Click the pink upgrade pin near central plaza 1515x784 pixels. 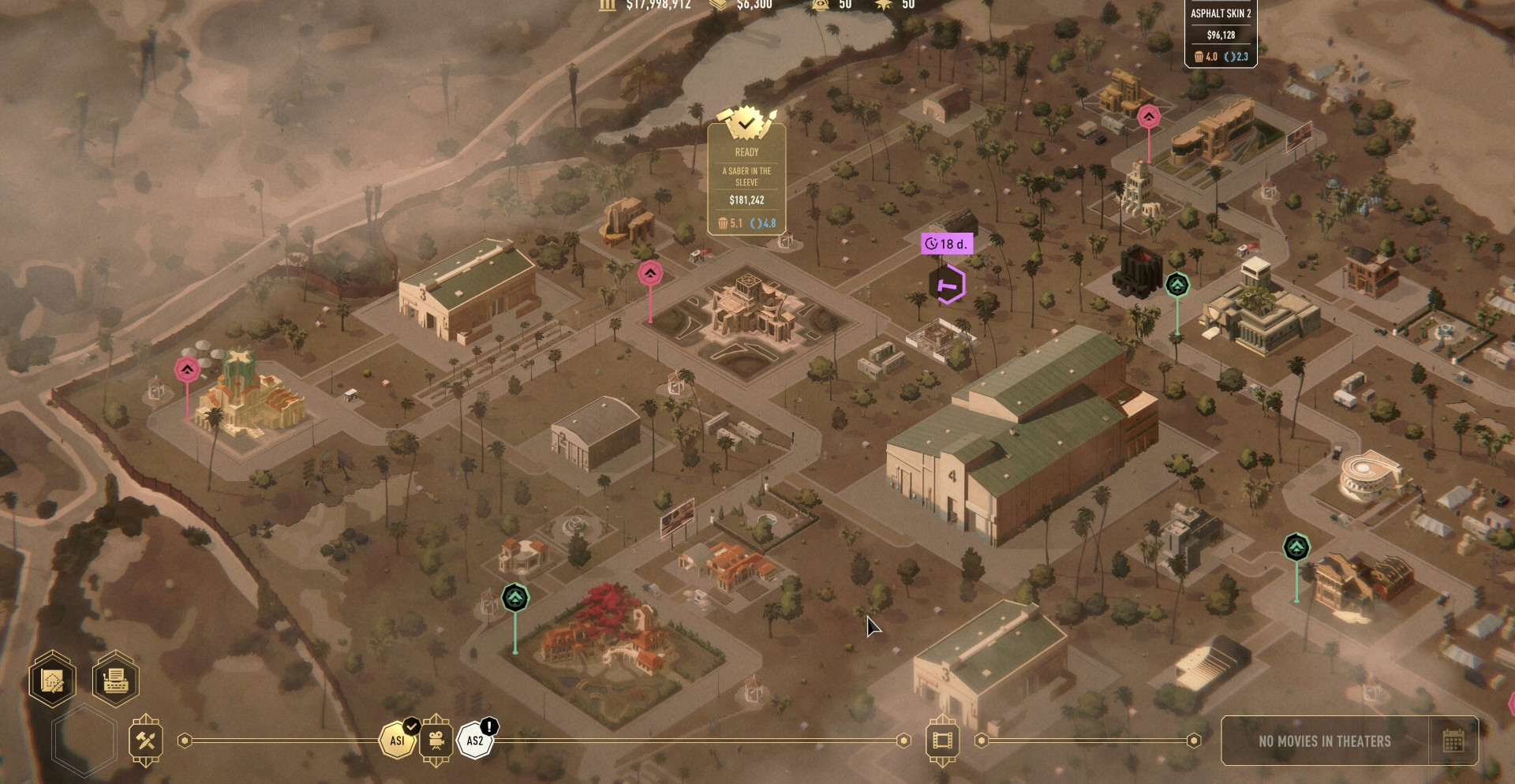click(650, 274)
